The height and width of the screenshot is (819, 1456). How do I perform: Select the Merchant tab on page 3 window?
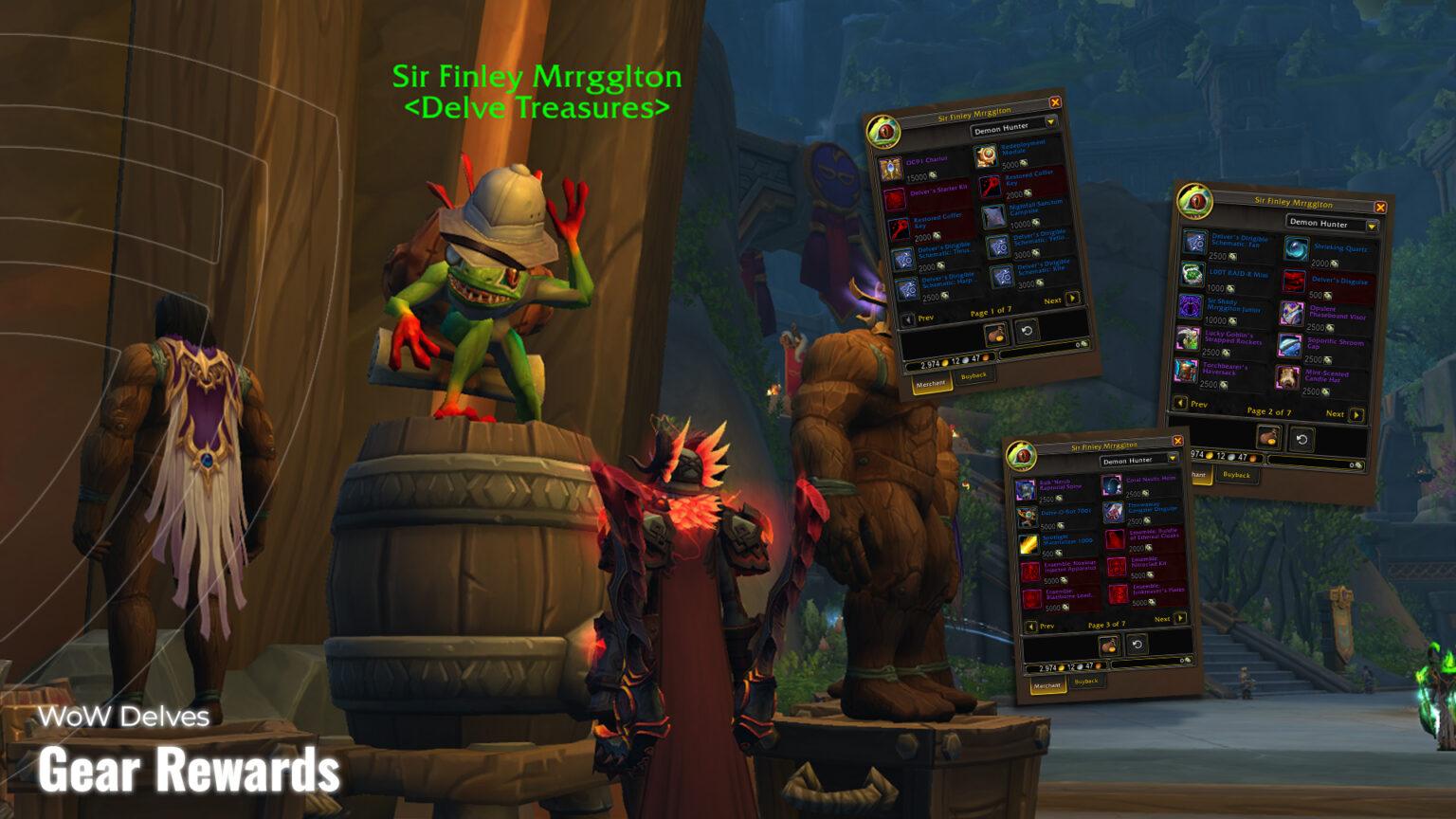[1047, 683]
